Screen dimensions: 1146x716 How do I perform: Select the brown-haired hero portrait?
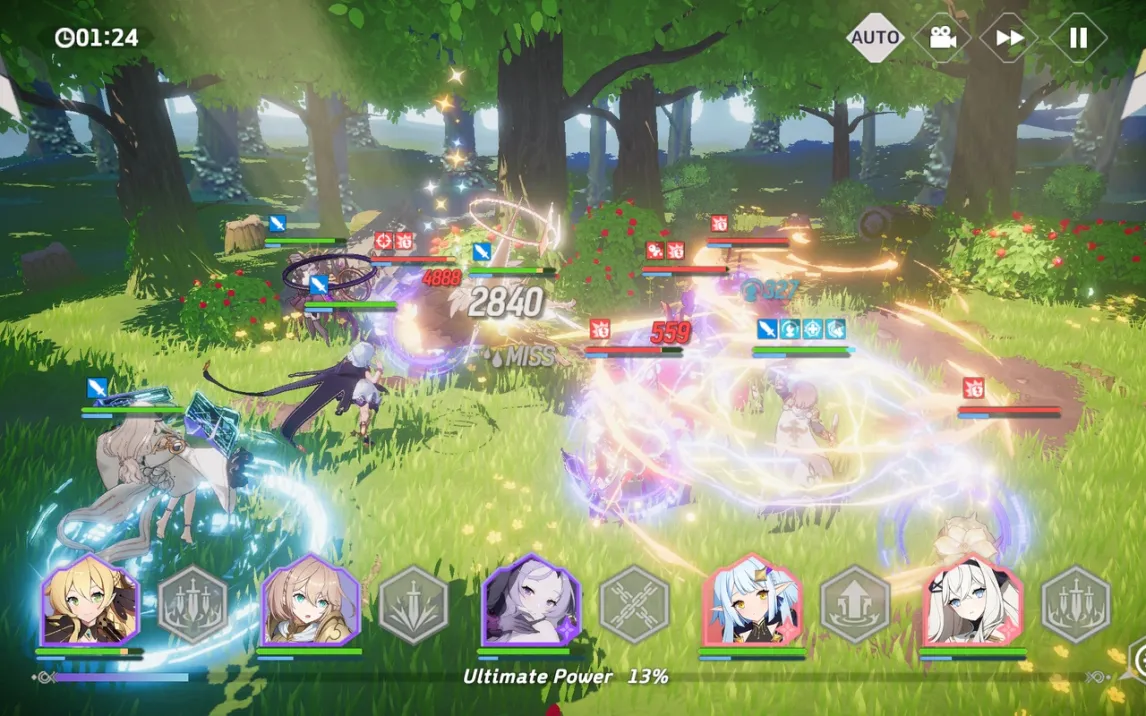pyautogui.click(x=310, y=602)
